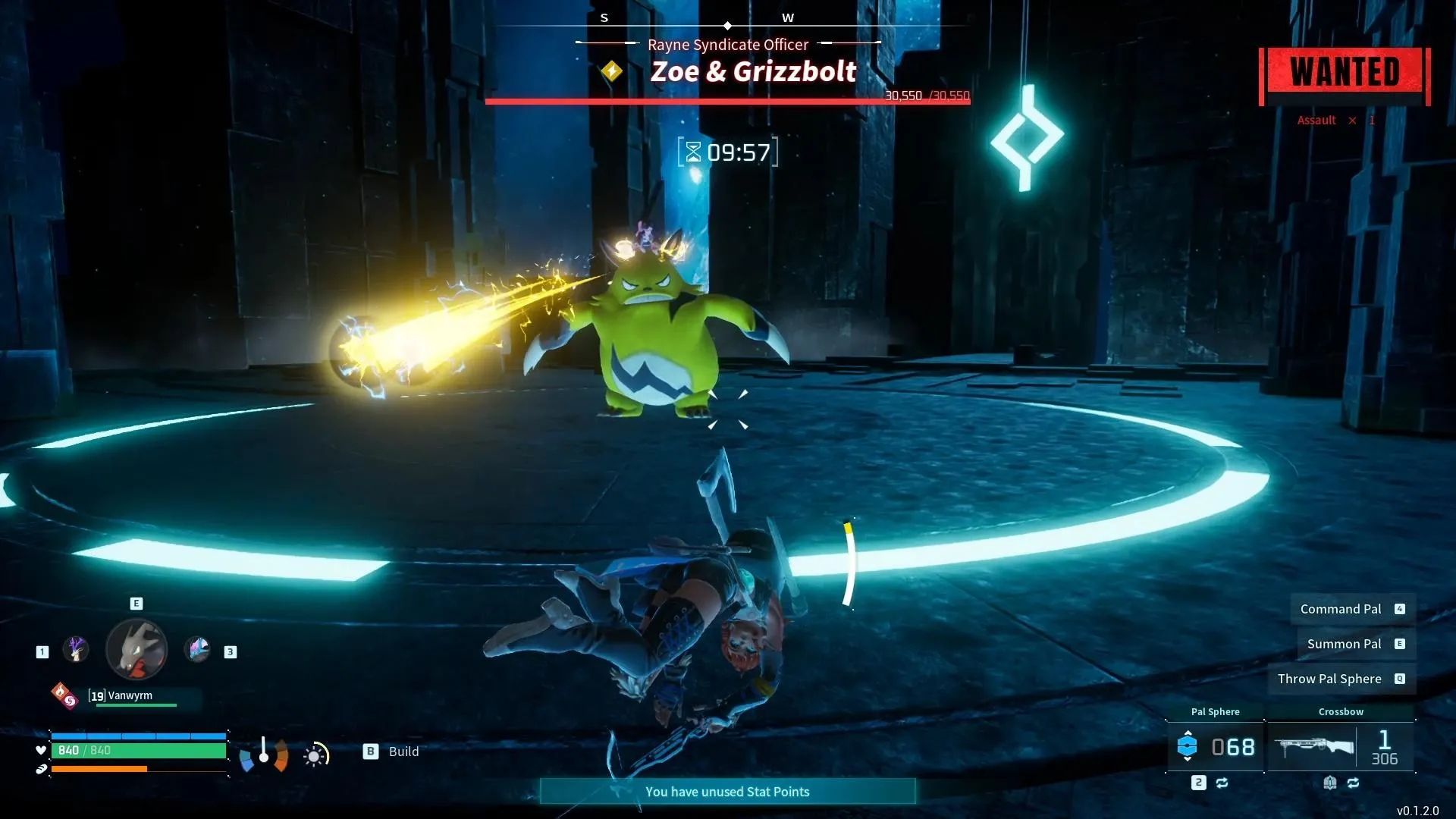Viewport: 1456px width, 819px height.
Task: Choose the next pal in party
Action: click(x=198, y=650)
